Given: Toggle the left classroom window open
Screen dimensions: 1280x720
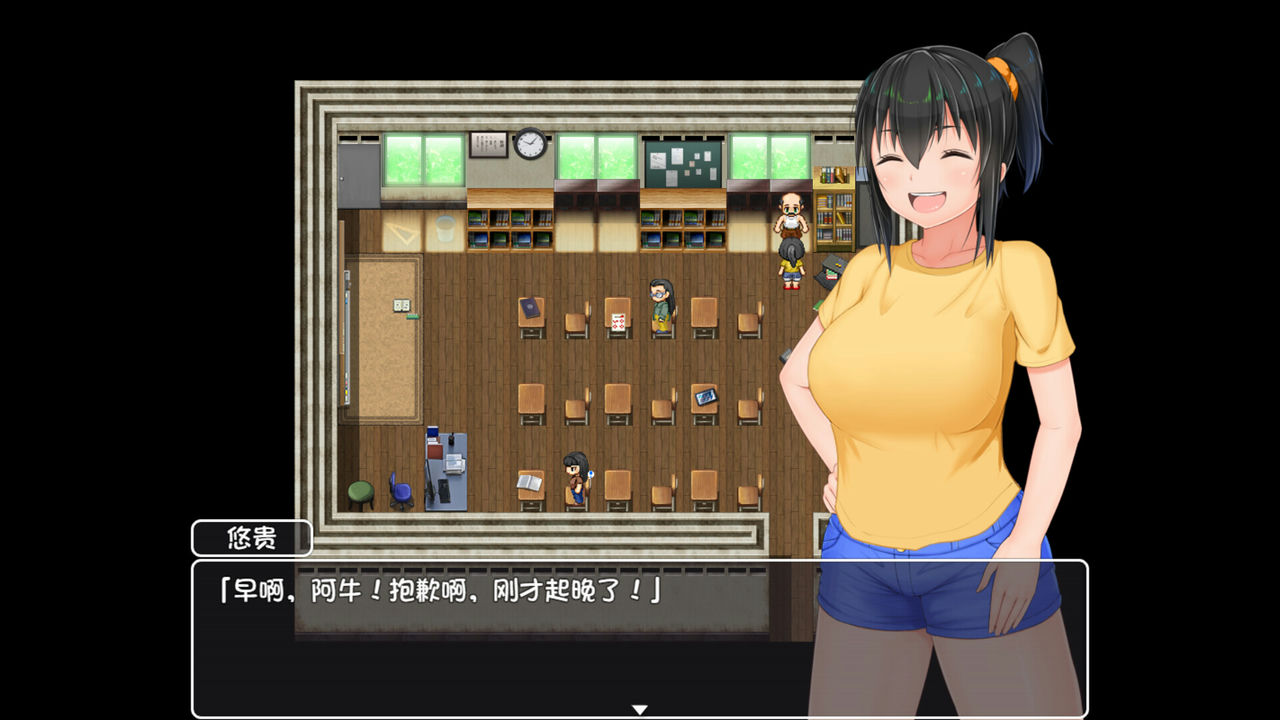Looking at the screenshot, I should (x=423, y=157).
